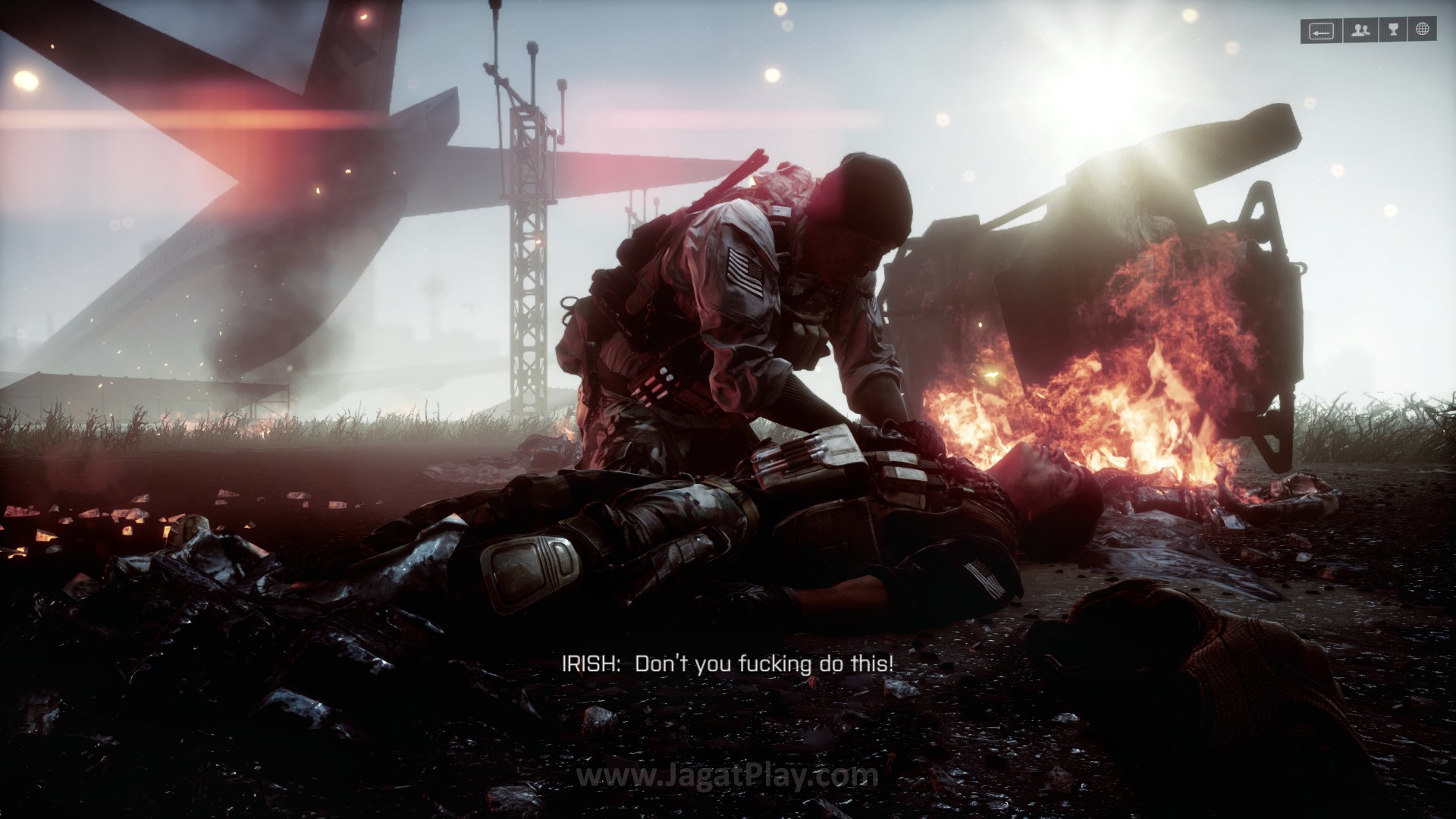The height and width of the screenshot is (819, 1456).
Task: Expand the awards section via trophy
Action: coord(1394,30)
